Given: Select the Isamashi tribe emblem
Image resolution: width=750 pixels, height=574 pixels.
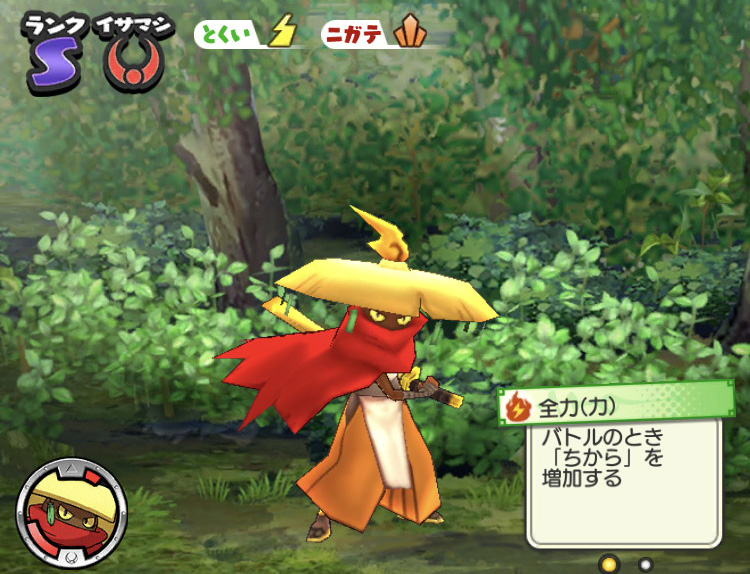Looking at the screenshot, I should click(x=134, y=64).
